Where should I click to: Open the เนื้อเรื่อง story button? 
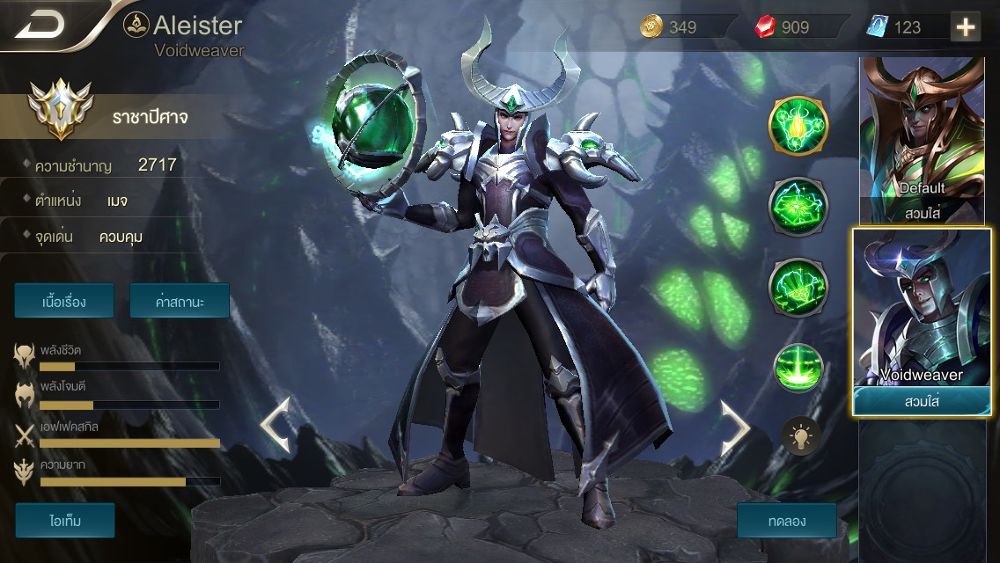pyautogui.click(x=64, y=300)
